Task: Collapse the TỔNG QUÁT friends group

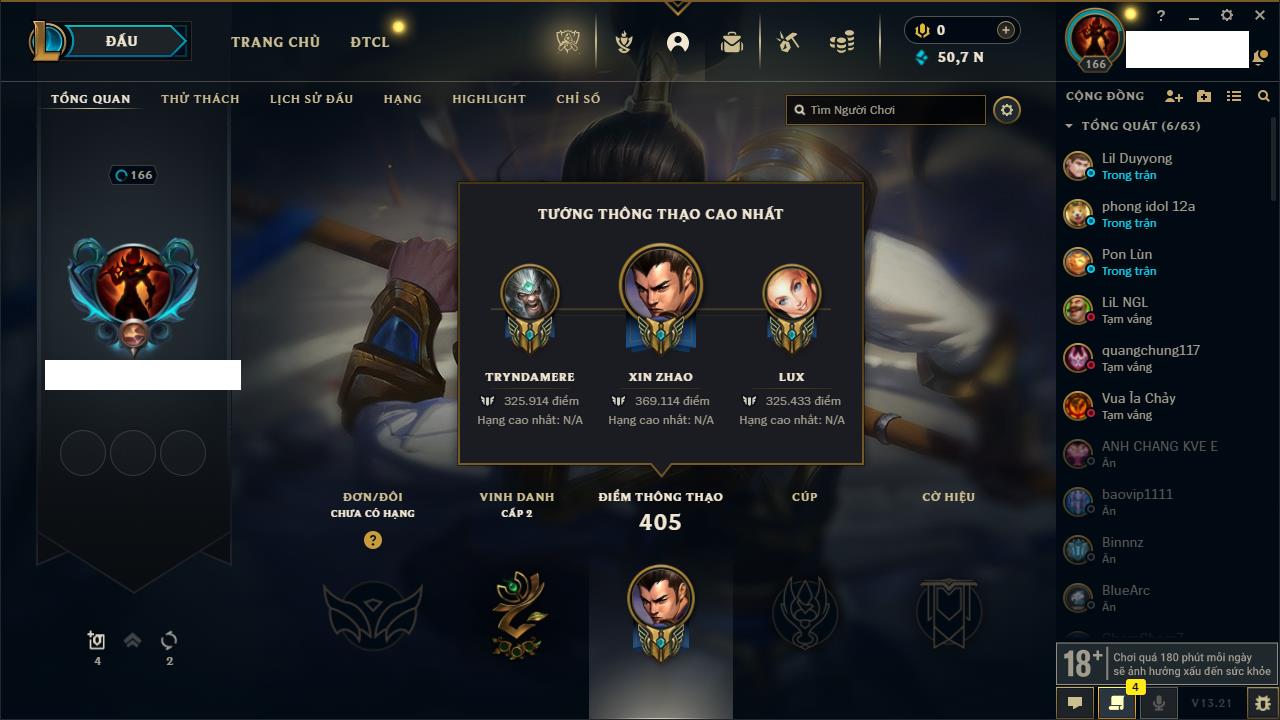Action: click(1069, 126)
